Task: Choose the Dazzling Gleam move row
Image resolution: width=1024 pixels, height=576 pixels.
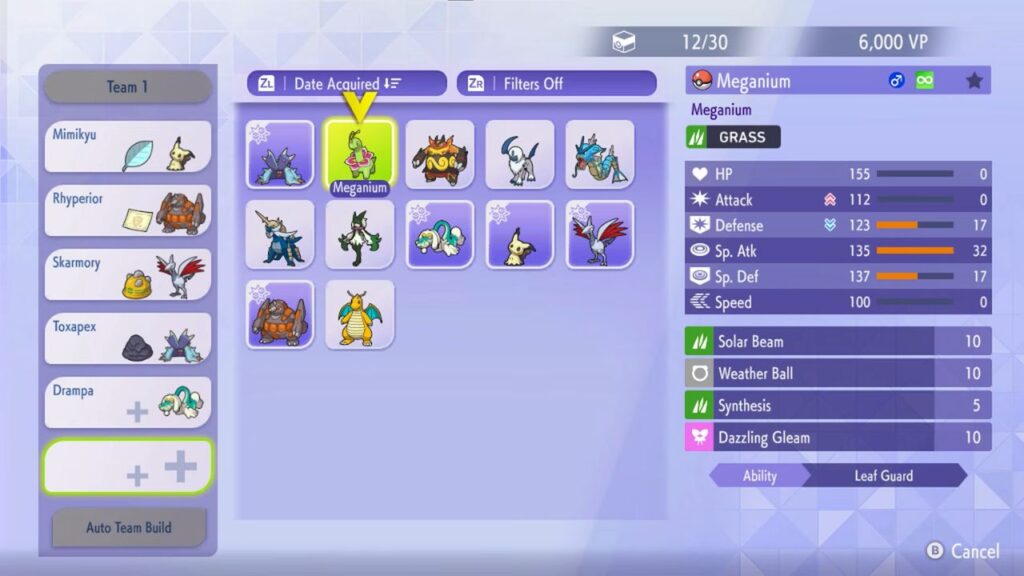Action: coord(838,438)
